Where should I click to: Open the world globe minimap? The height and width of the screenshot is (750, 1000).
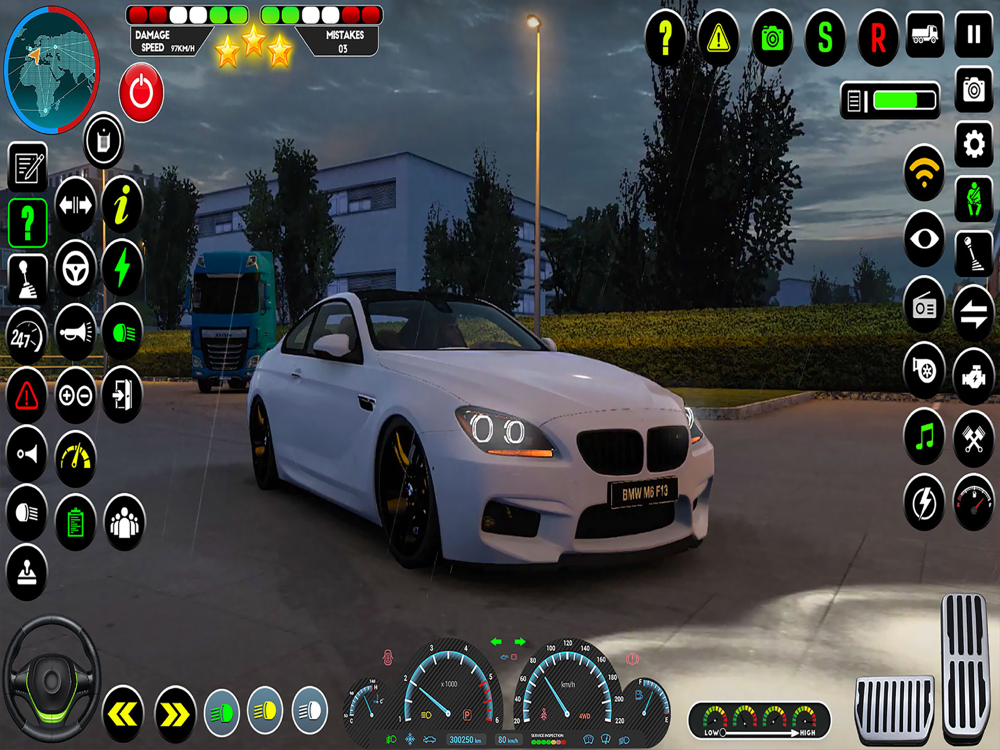tap(52, 56)
